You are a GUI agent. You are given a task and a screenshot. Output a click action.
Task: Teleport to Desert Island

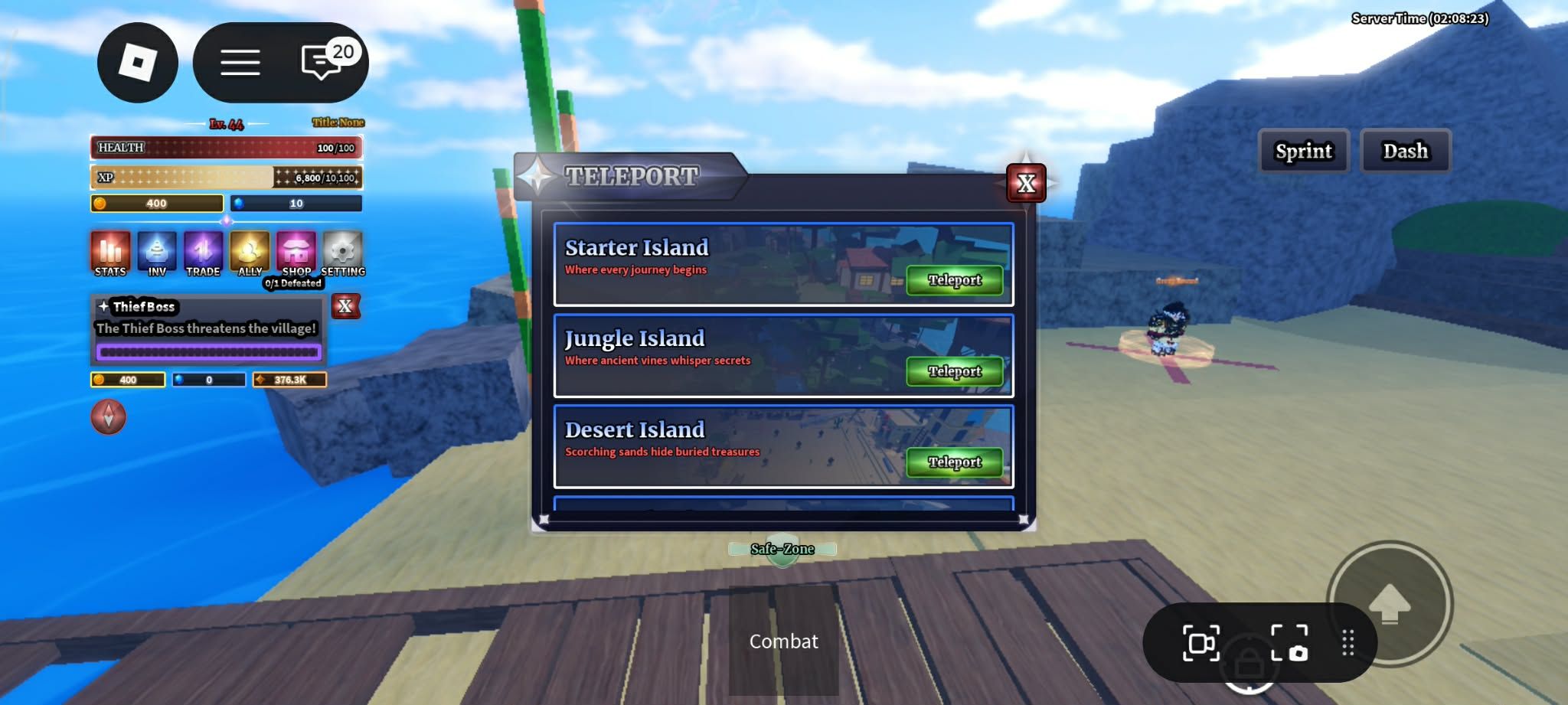pyautogui.click(x=954, y=462)
